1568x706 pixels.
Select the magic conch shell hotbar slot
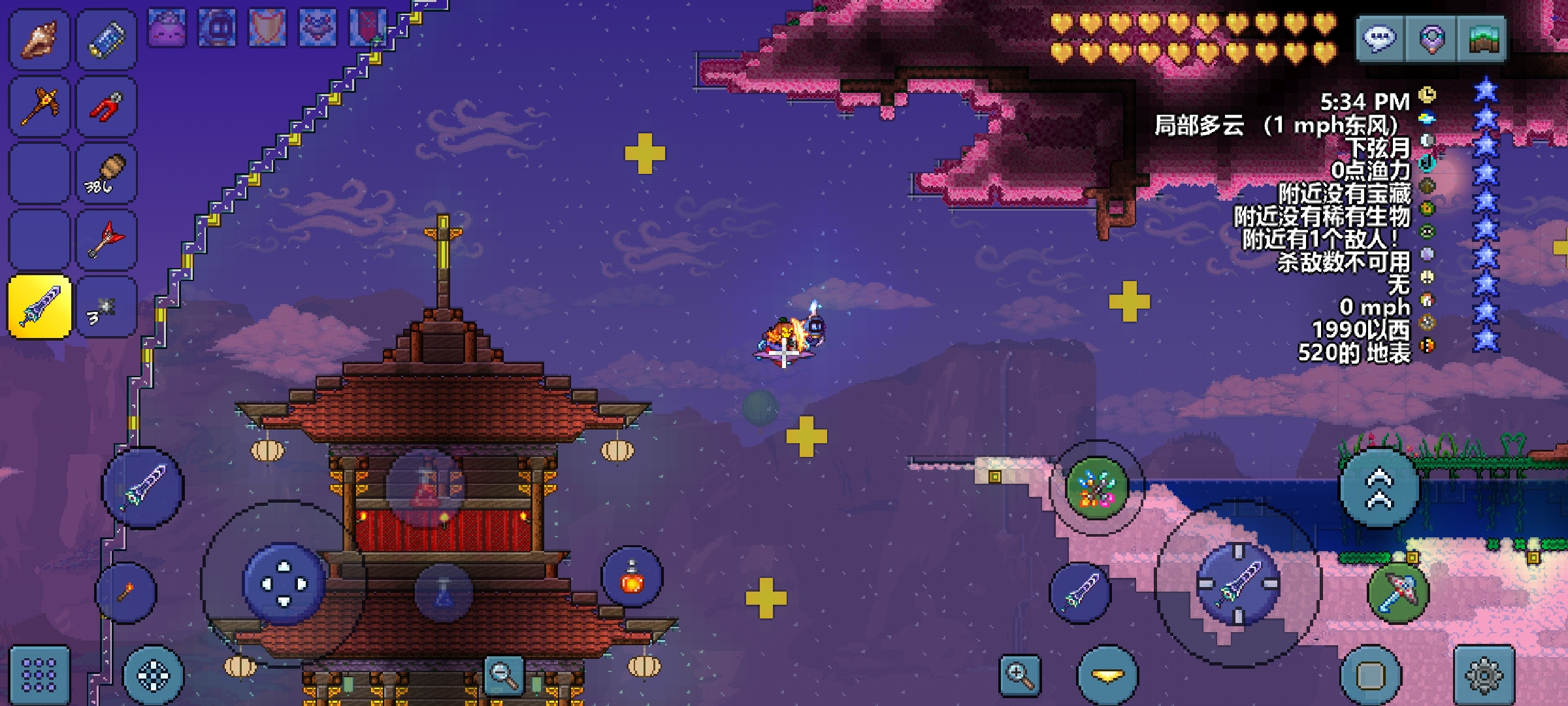[39, 39]
